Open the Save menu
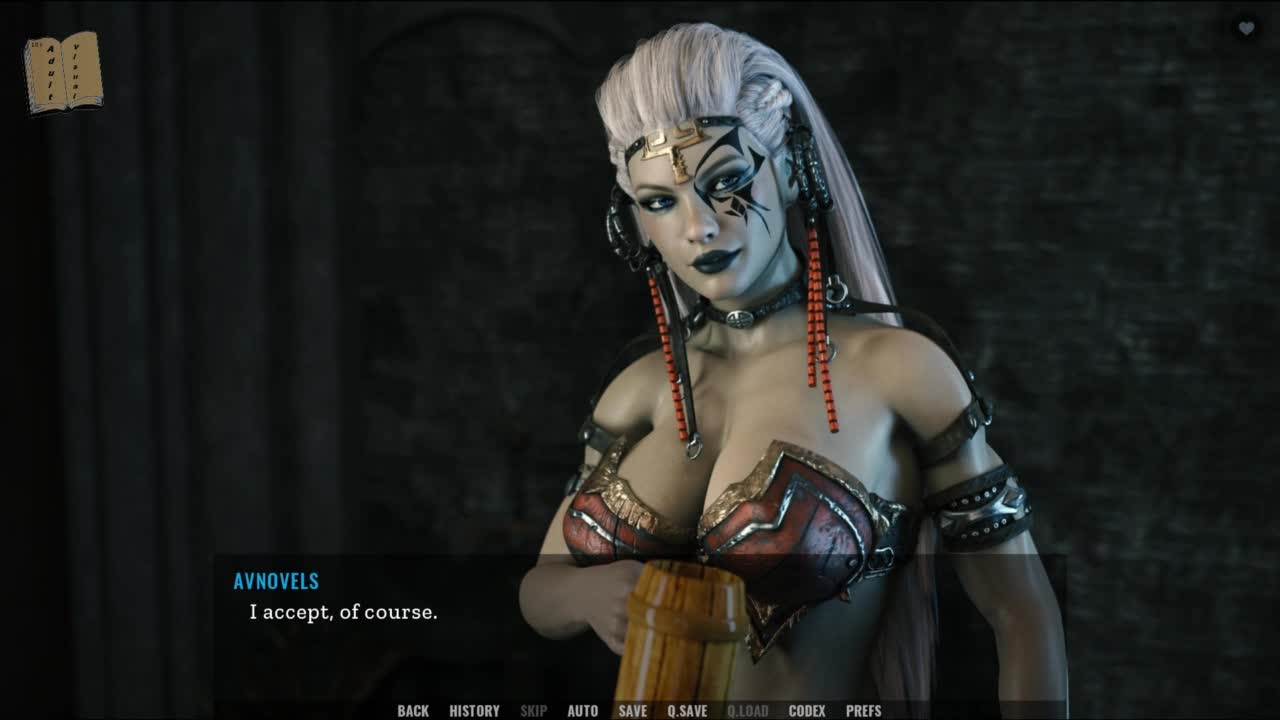This screenshot has height=720, width=1280. (x=632, y=711)
